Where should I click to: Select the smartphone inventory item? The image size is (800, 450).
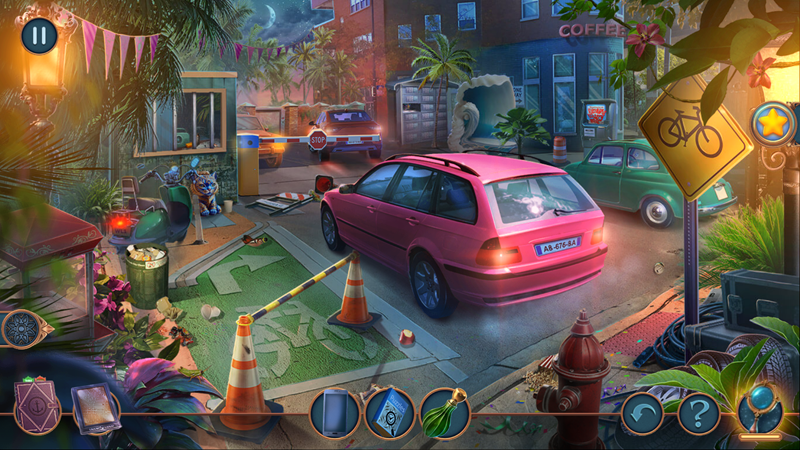[335, 413]
